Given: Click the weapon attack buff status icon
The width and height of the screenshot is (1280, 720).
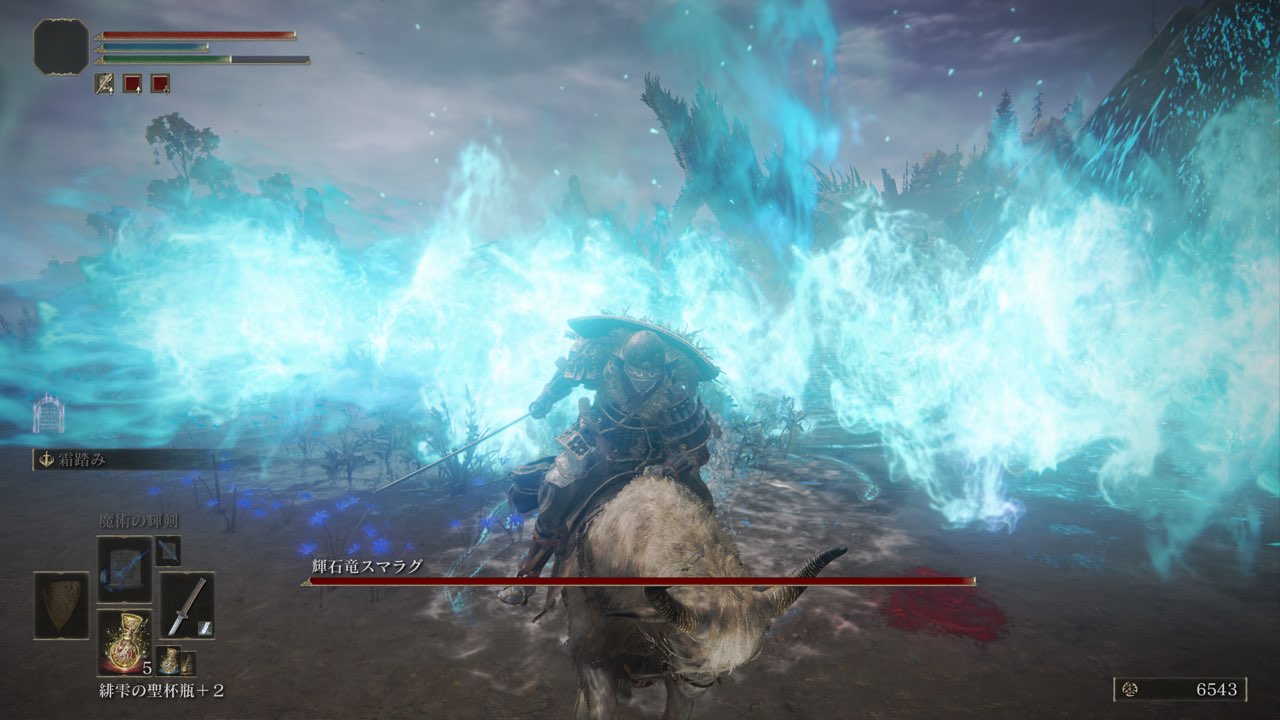Looking at the screenshot, I should tap(104, 83).
